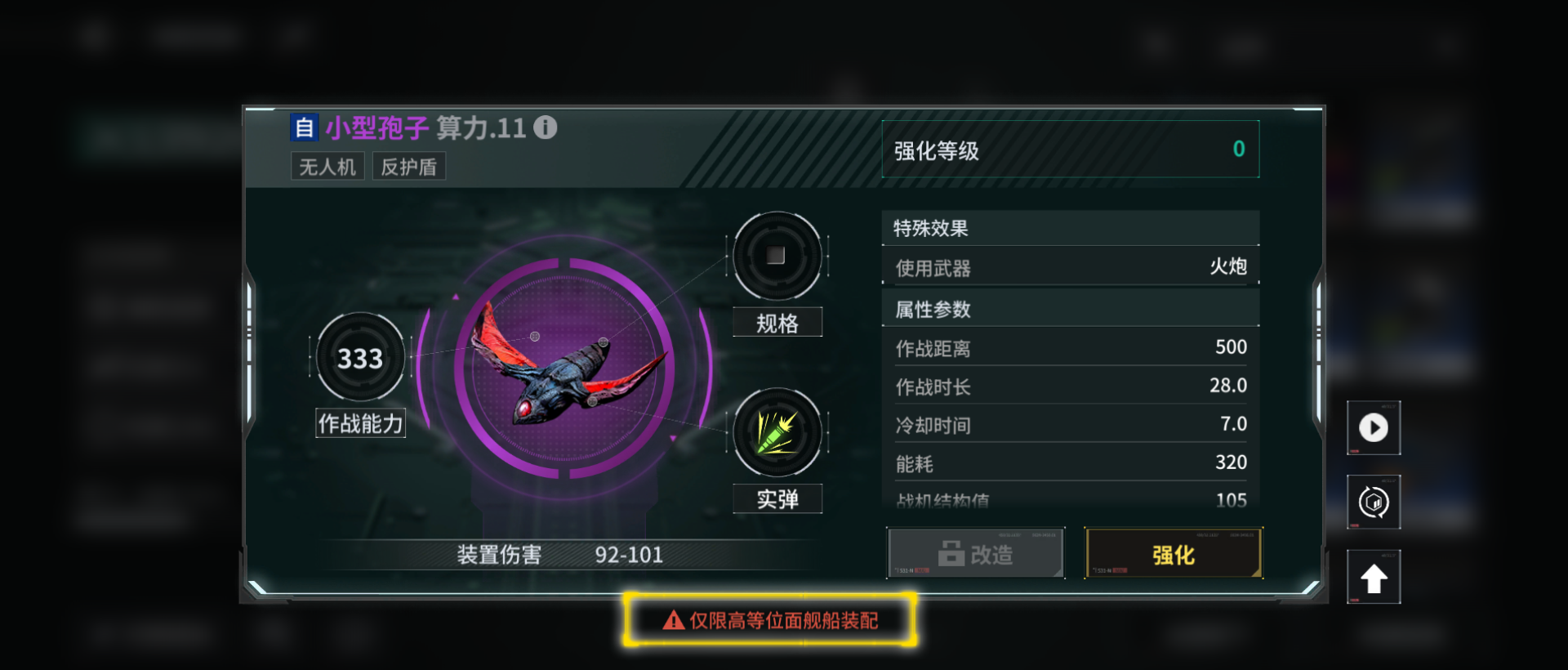
Task: Open the 强化等级 level panel
Action: click(1071, 150)
